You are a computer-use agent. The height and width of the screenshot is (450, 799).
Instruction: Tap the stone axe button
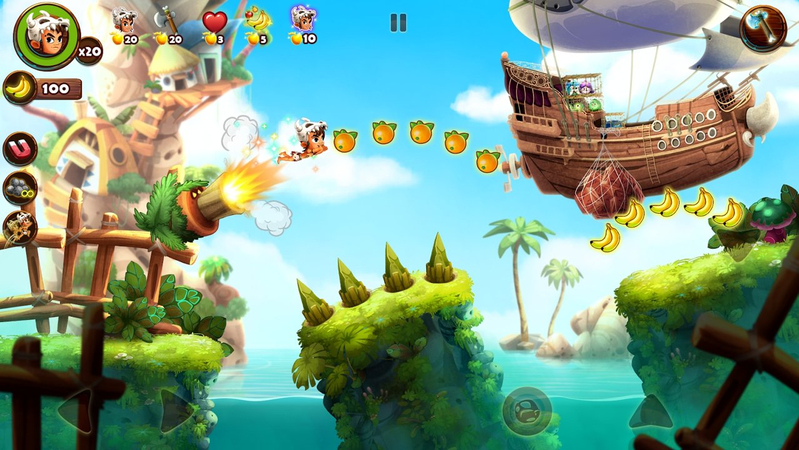(762, 28)
